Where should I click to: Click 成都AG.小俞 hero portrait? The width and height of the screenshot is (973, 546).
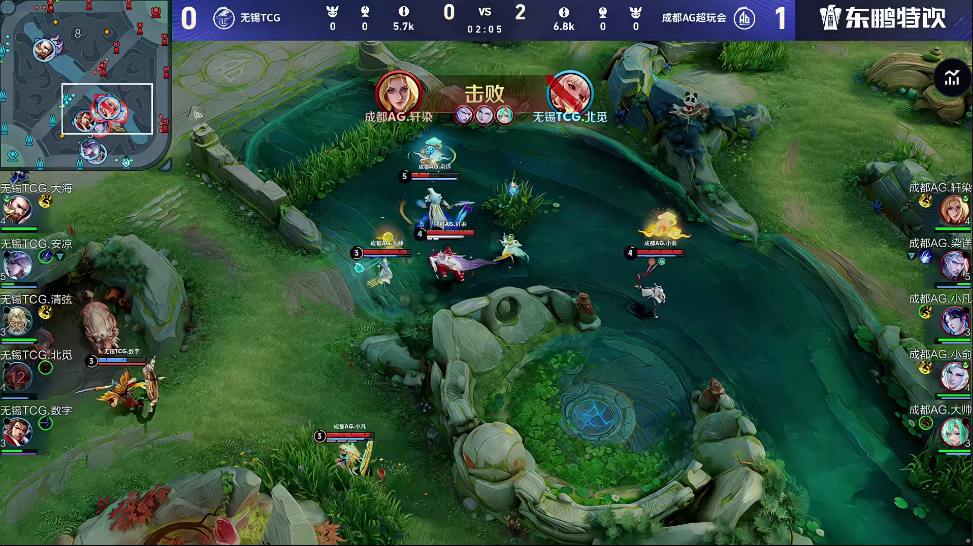click(x=954, y=376)
